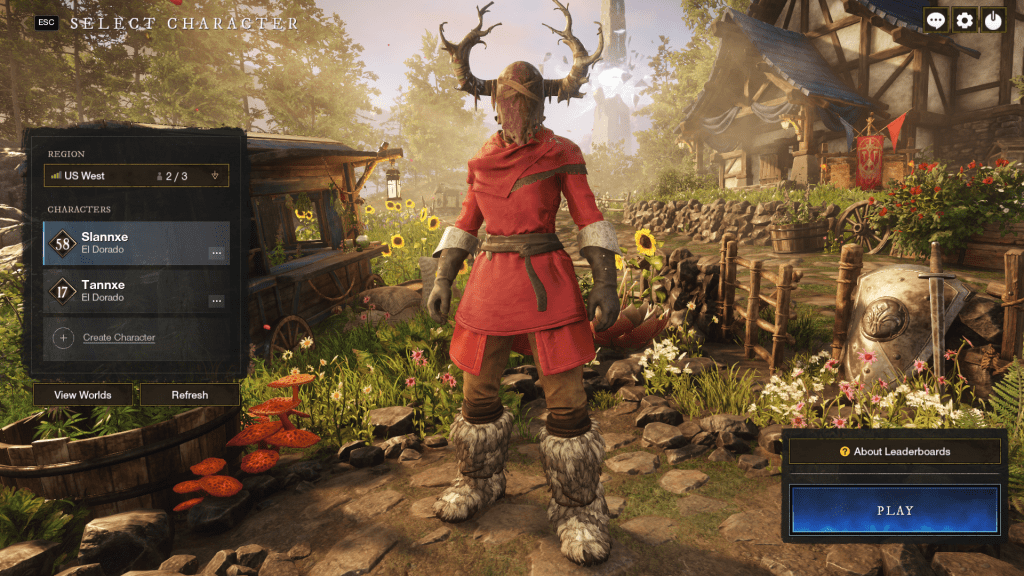
Task: Open About Leaderboards info
Action: coord(894,451)
